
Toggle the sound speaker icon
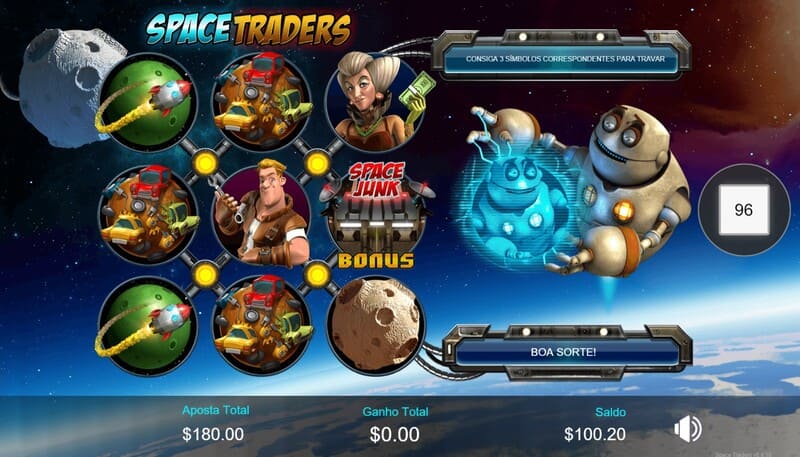click(x=687, y=429)
